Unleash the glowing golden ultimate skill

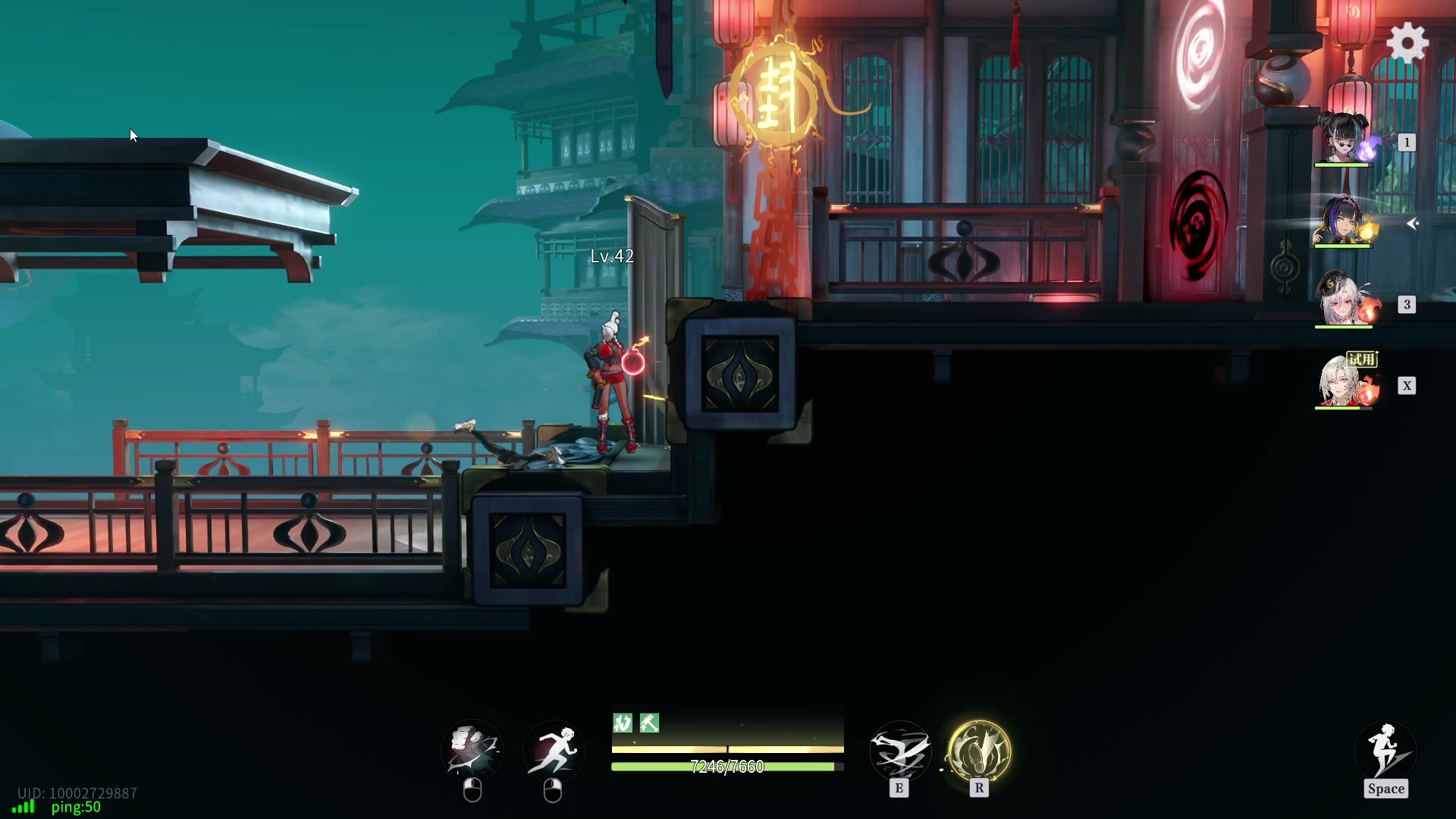coord(979,752)
